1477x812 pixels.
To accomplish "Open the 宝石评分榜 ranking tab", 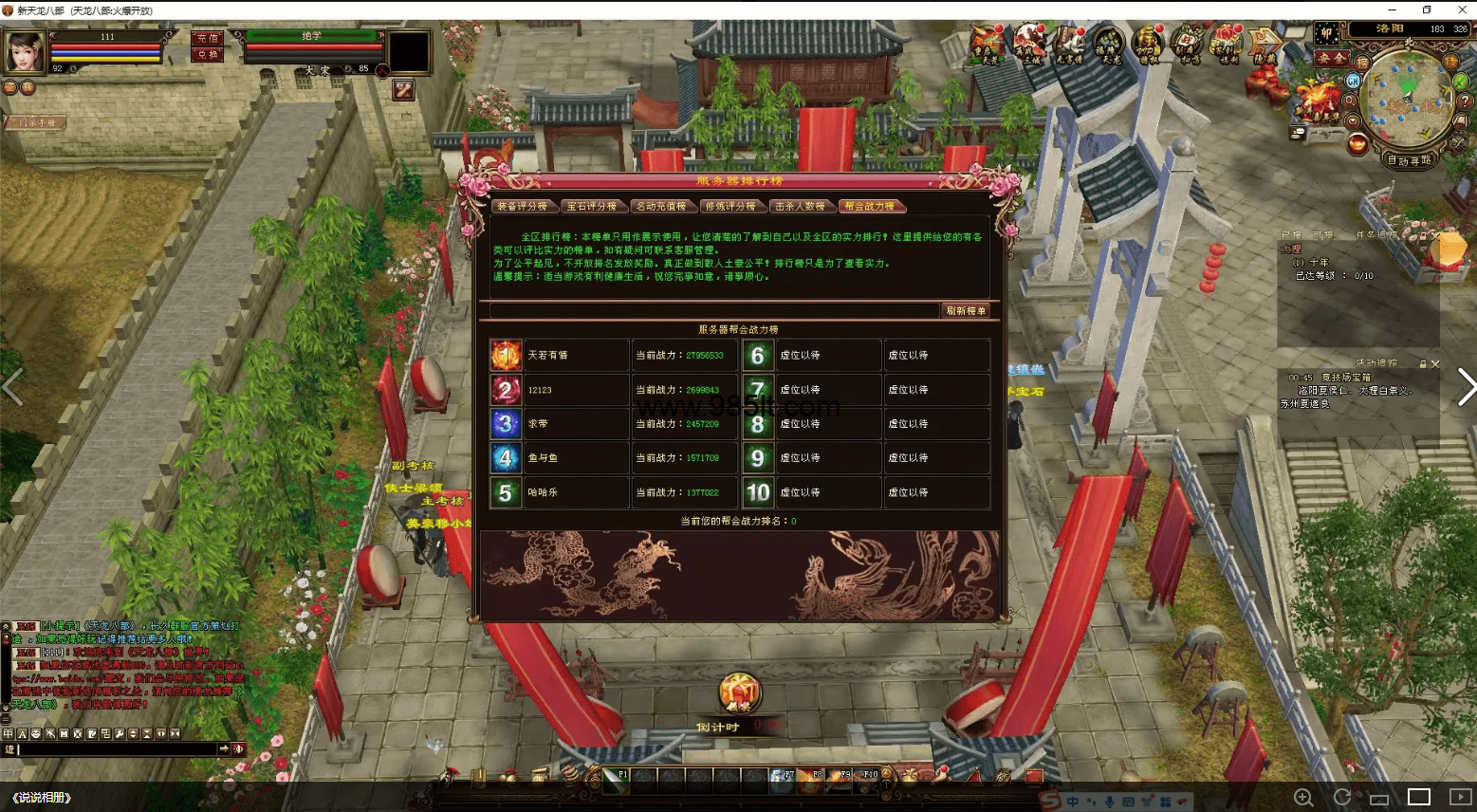I will (x=592, y=206).
